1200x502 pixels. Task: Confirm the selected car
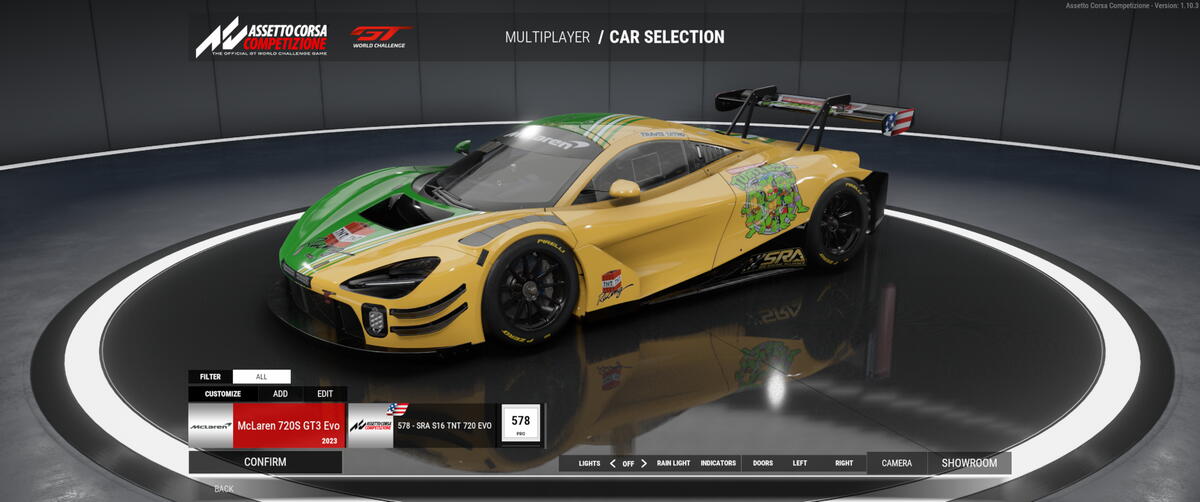coord(265,462)
